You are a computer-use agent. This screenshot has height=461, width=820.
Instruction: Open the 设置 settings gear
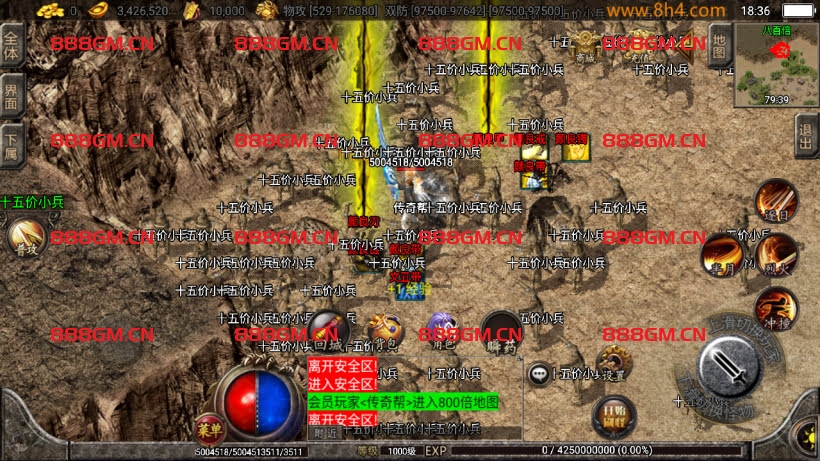point(612,364)
